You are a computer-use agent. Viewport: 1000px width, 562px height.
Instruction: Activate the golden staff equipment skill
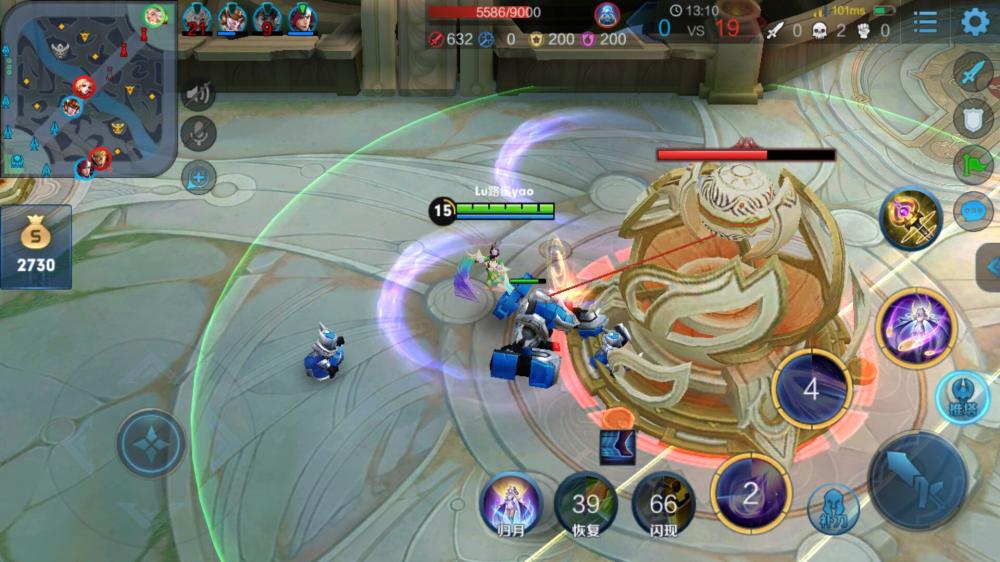tap(910, 218)
